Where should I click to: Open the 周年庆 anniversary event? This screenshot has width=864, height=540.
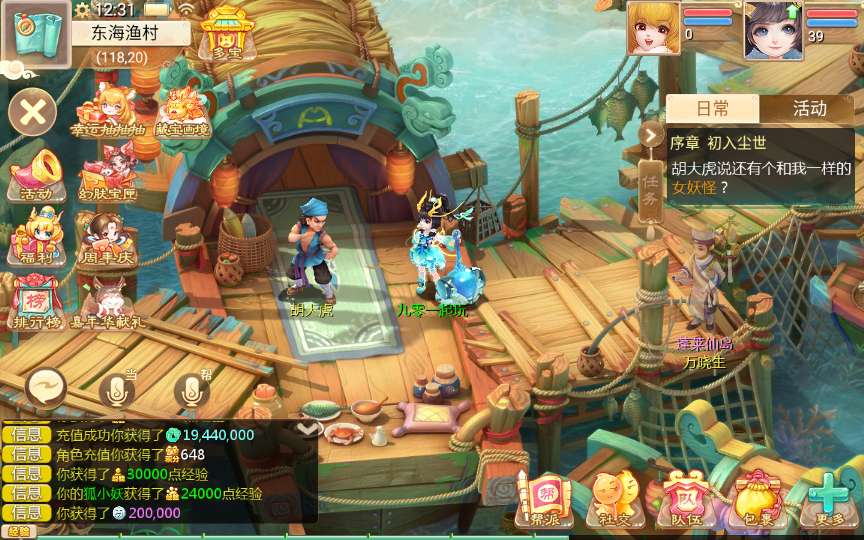(x=106, y=238)
